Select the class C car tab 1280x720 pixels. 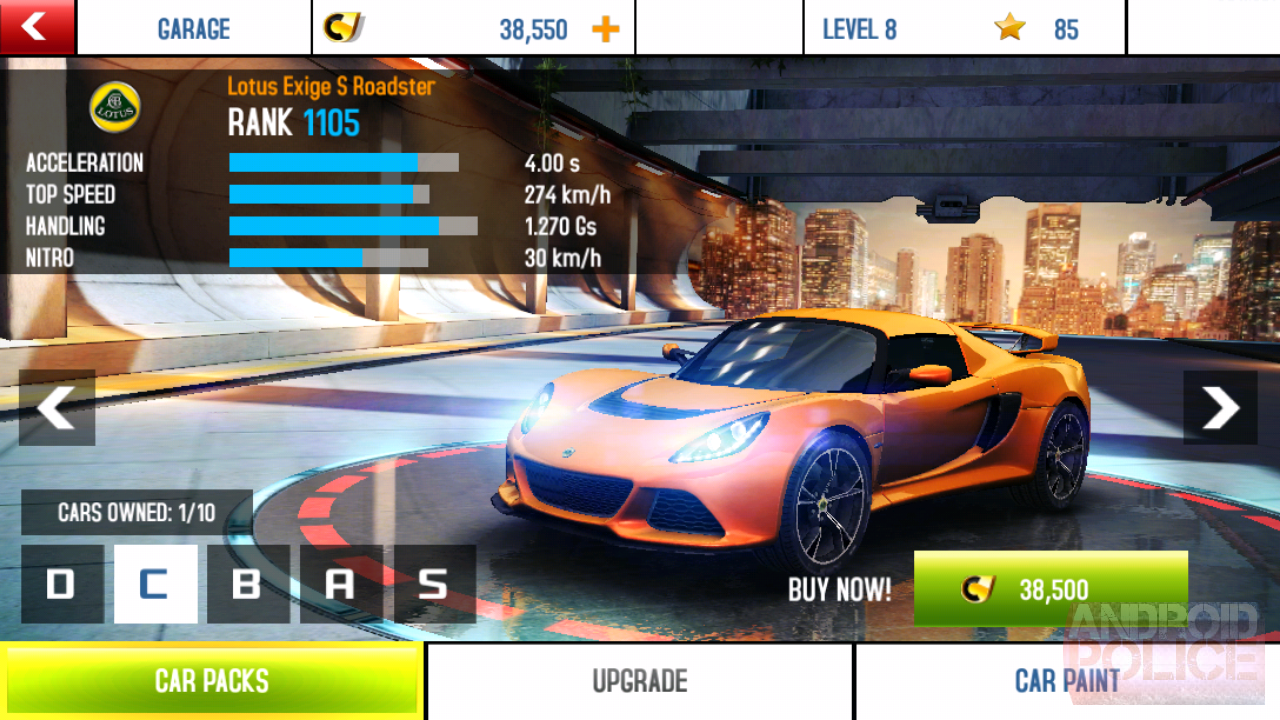click(x=155, y=584)
